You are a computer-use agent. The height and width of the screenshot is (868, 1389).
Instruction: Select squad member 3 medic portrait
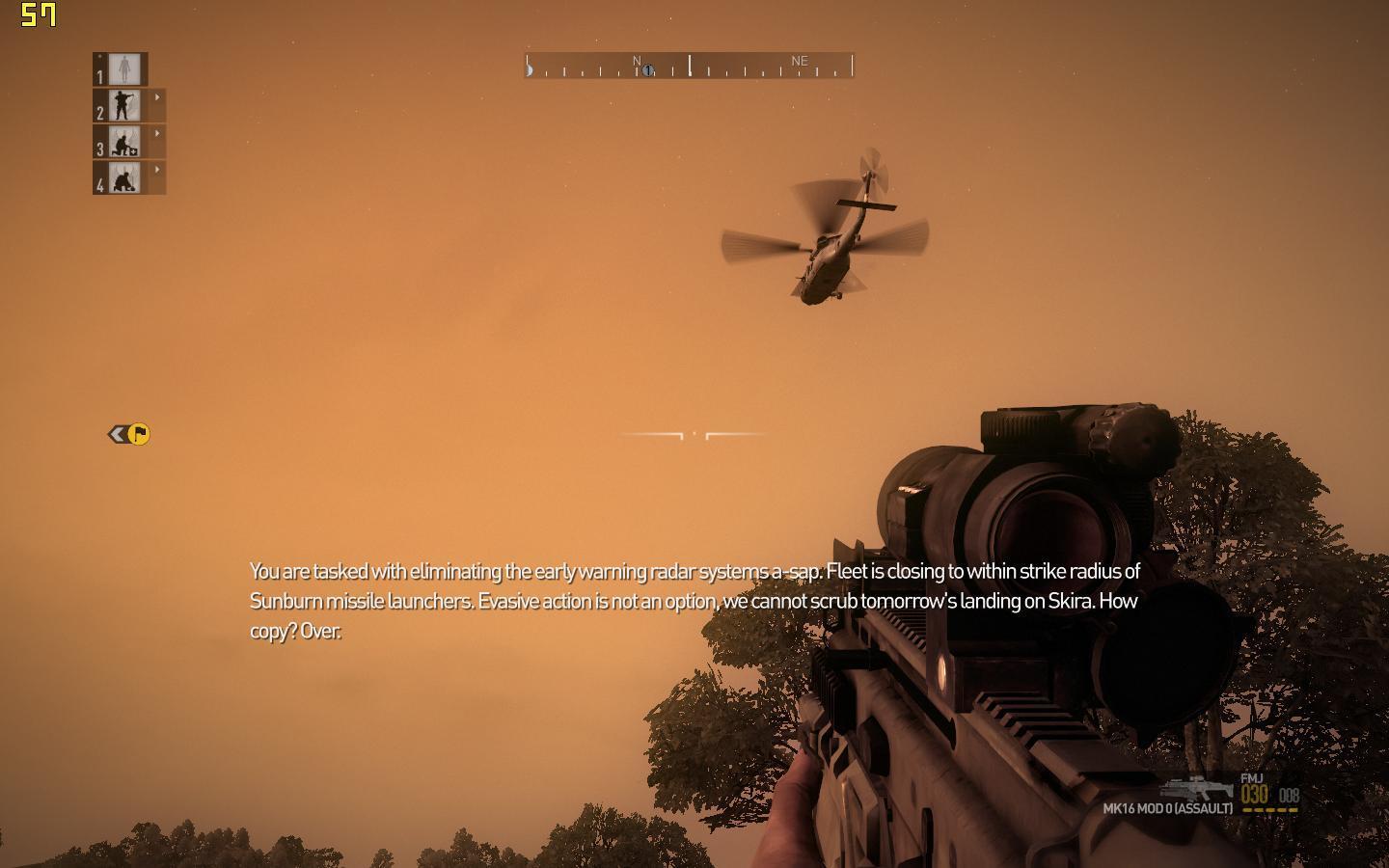click(x=124, y=142)
